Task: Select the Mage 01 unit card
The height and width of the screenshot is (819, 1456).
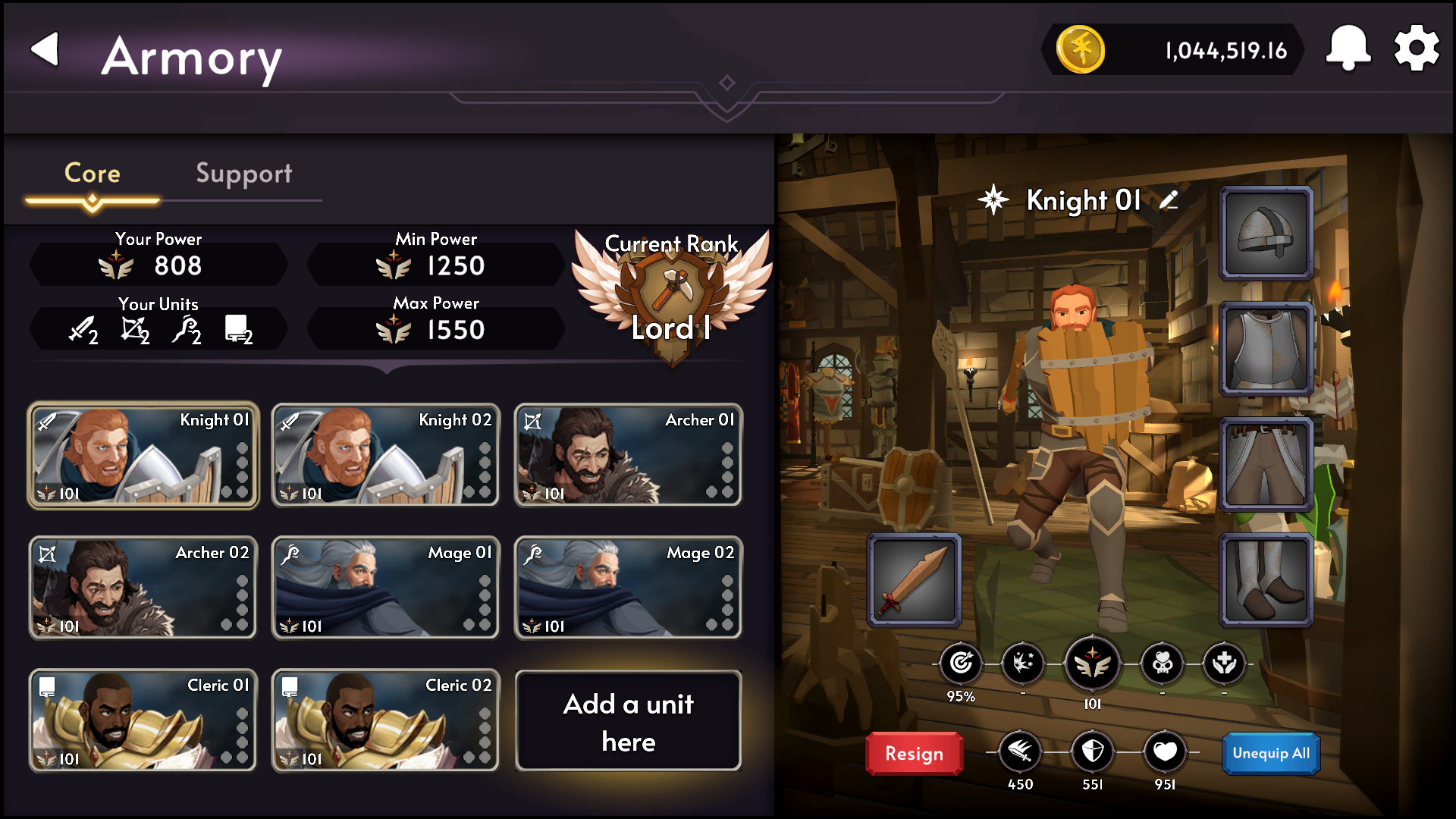Action: pyautogui.click(x=386, y=588)
